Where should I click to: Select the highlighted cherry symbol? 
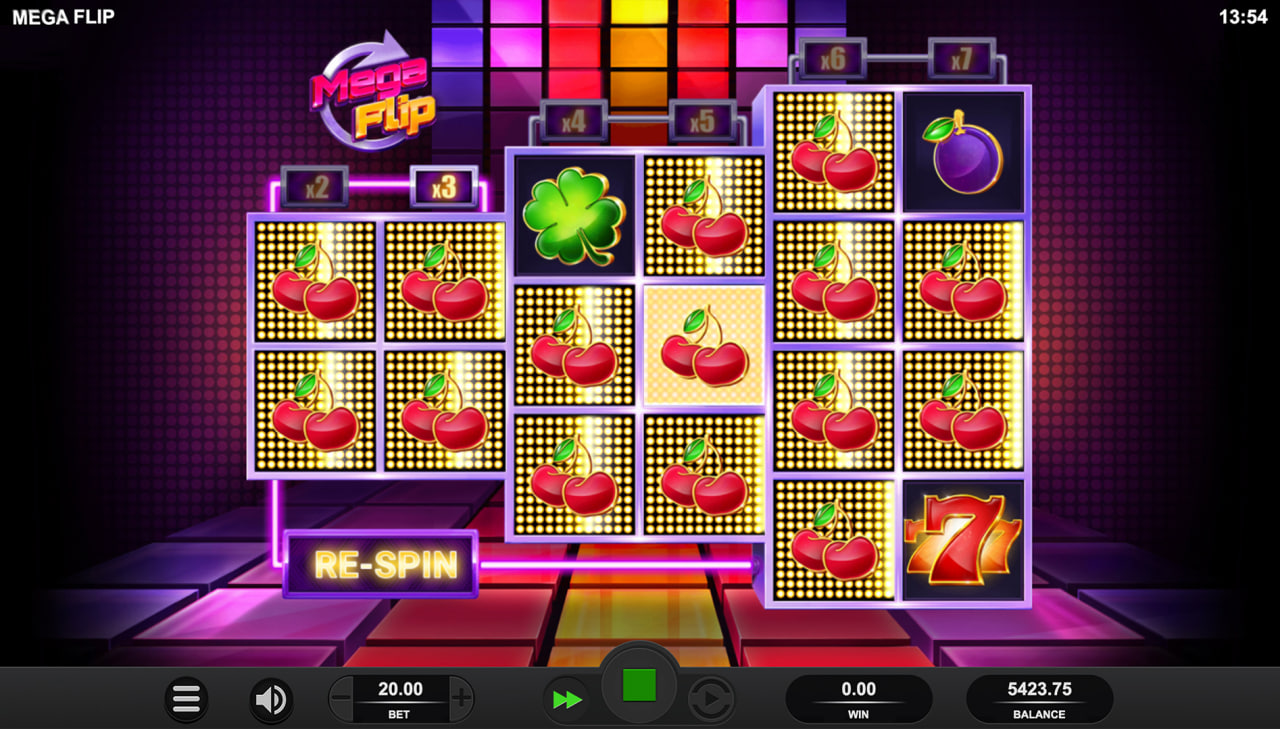pos(704,345)
